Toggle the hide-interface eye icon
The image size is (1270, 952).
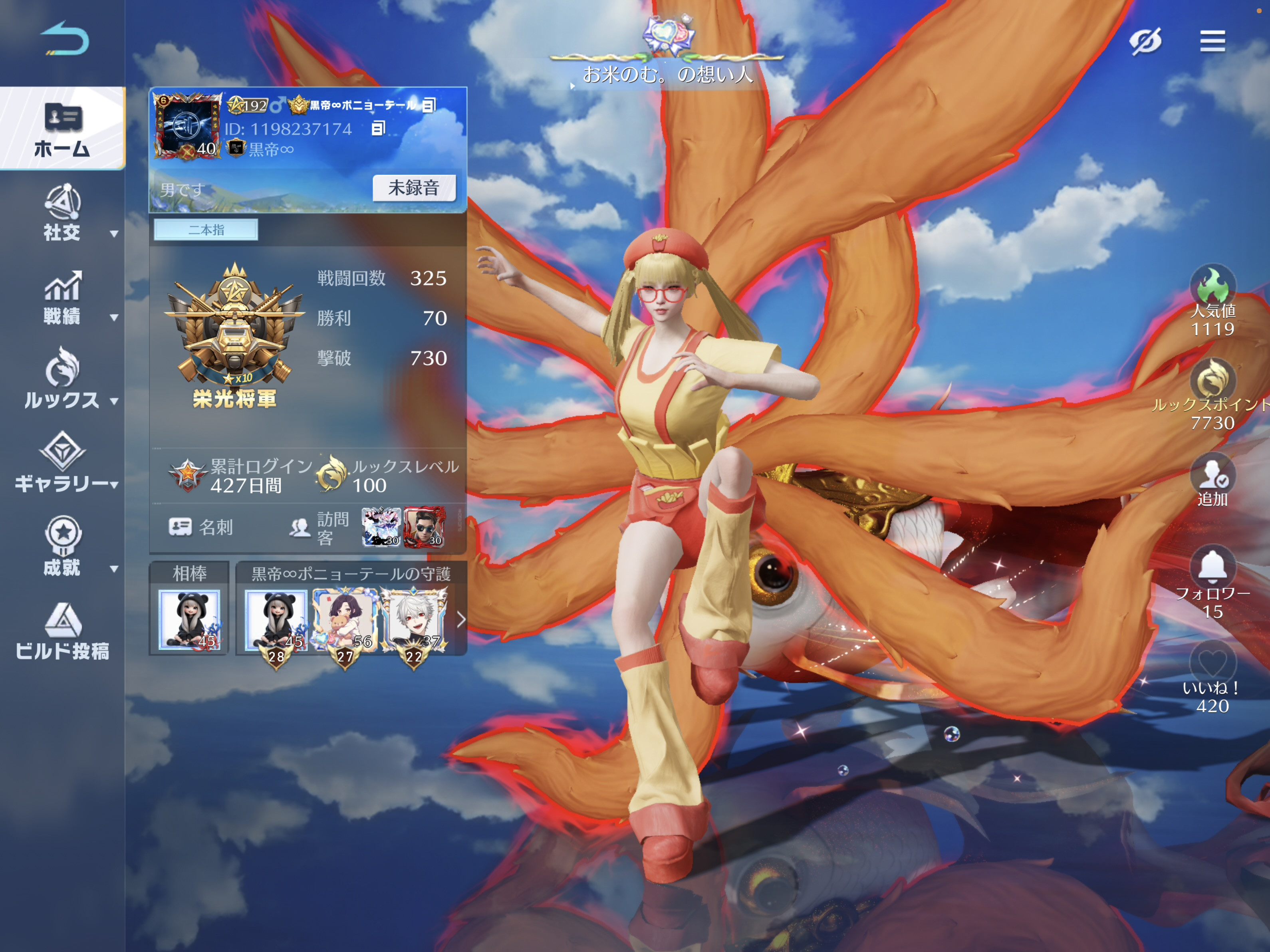point(1144,41)
